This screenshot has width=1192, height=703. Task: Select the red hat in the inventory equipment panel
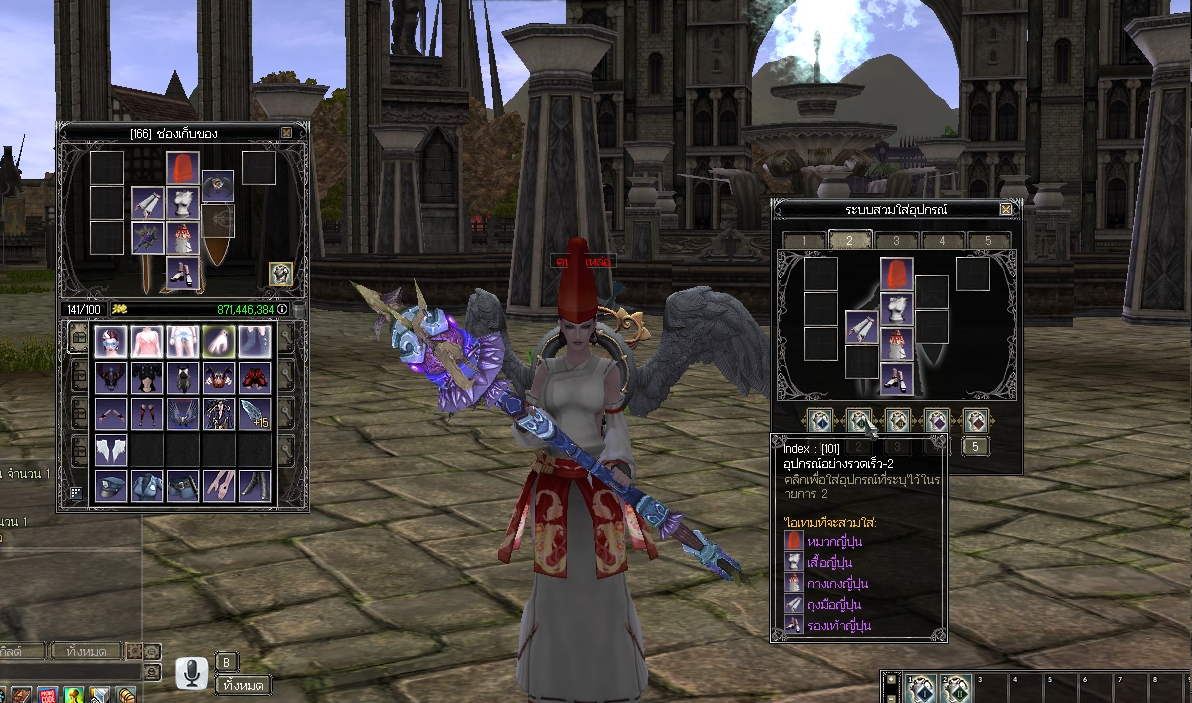[182, 168]
